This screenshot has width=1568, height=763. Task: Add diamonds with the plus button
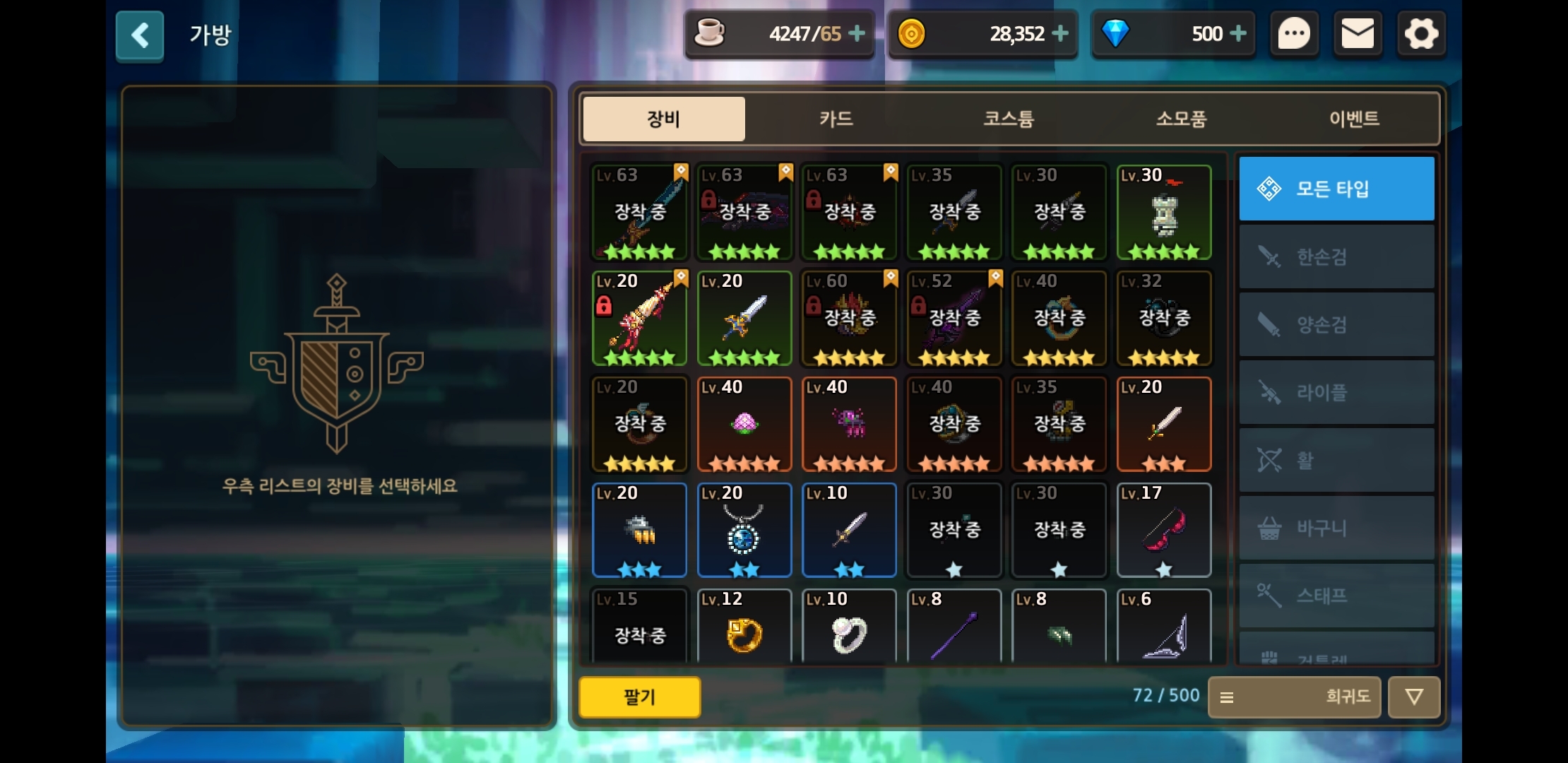point(1238,33)
